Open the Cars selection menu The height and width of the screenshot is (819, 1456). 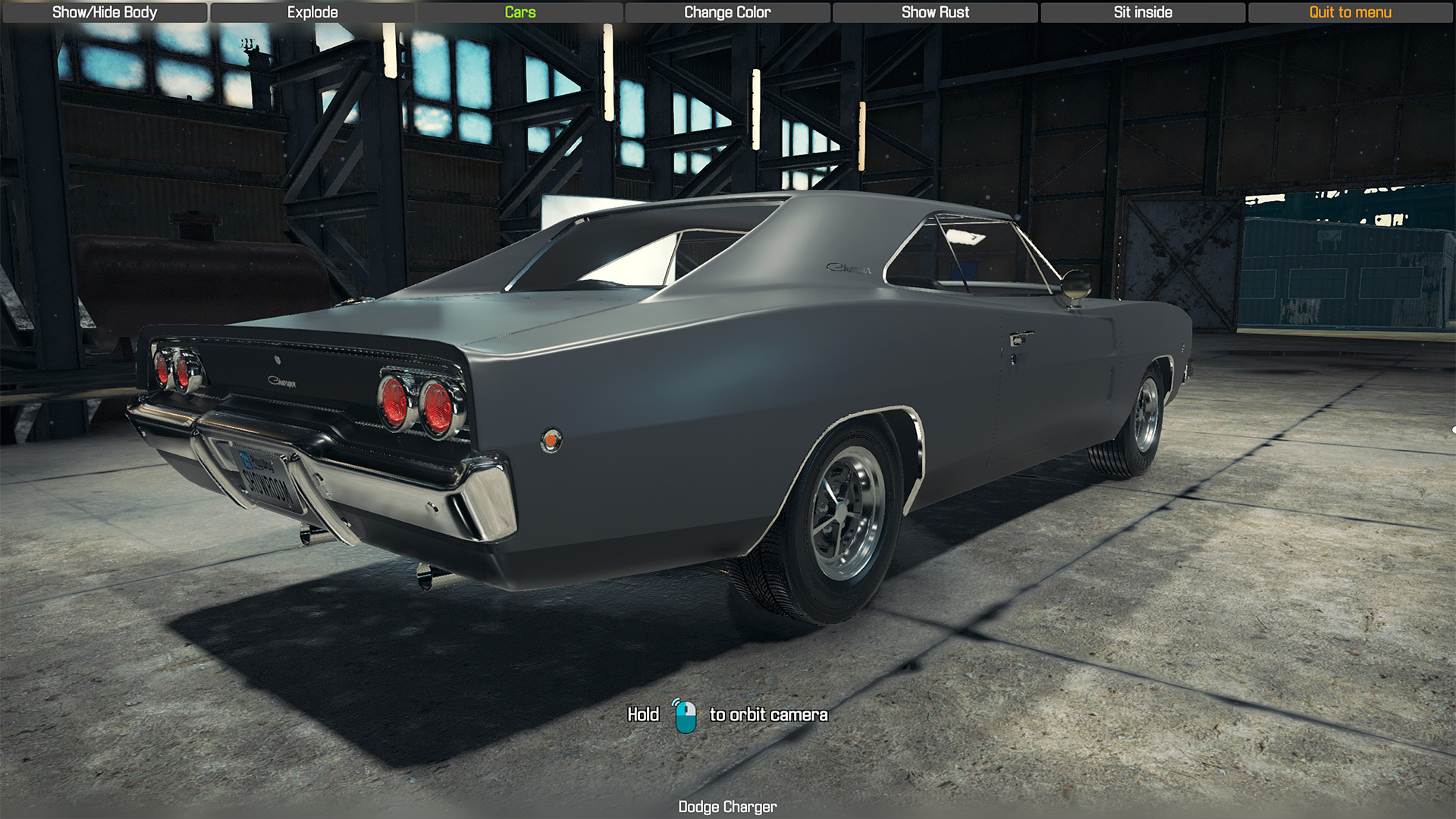[520, 12]
